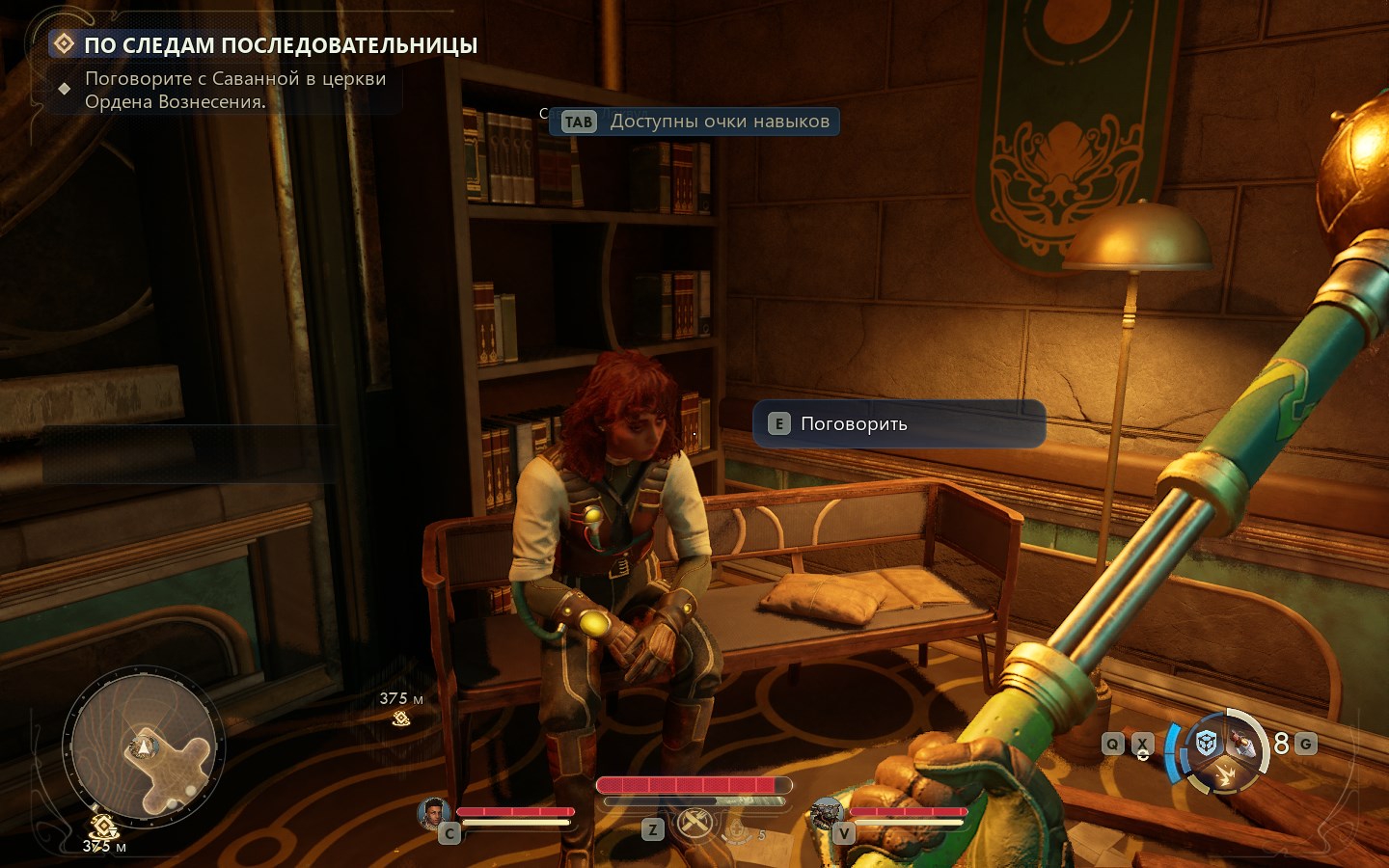
Task: Use the consumable item in the ability wheel
Action: (1243, 743)
